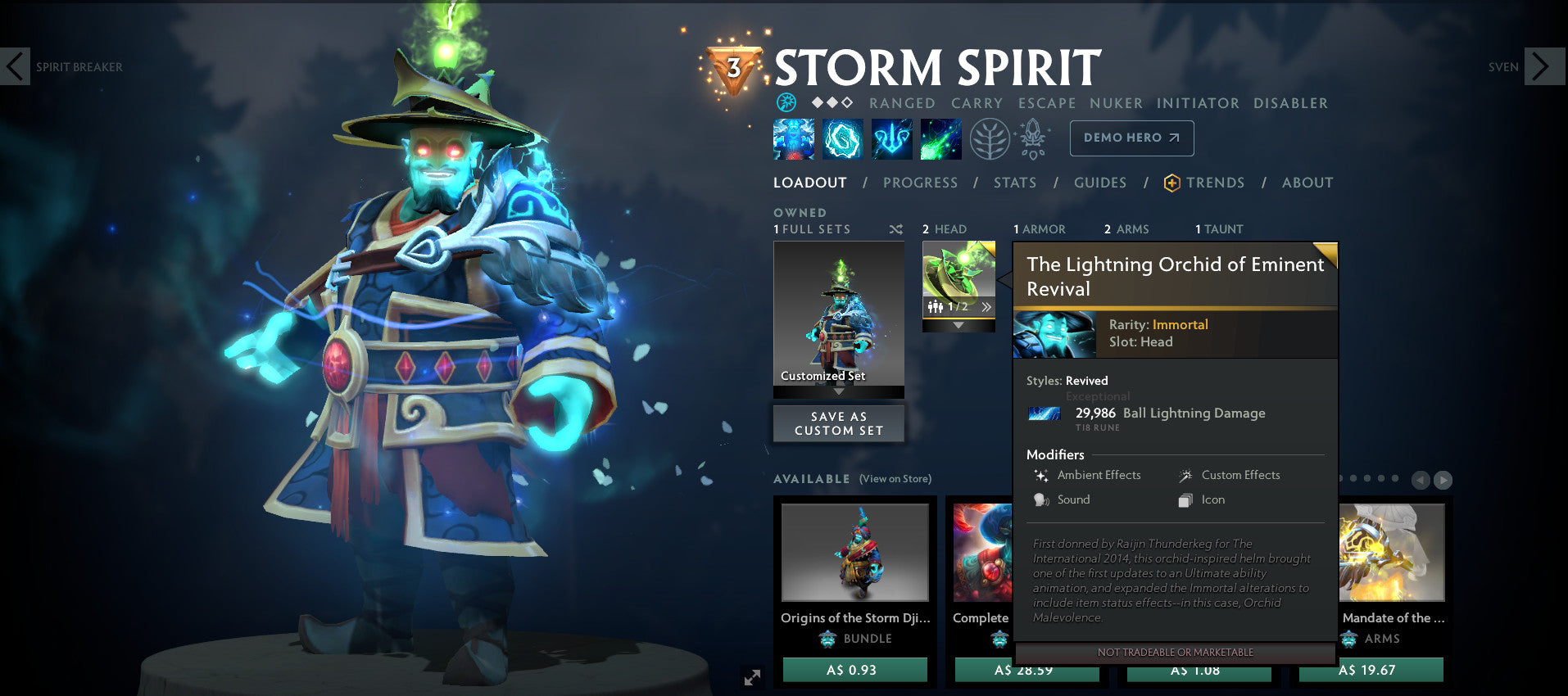This screenshot has width=1568, height=696.
Task: Click the SAVE AS CUSTOM SET button
Action: point(838,423)
